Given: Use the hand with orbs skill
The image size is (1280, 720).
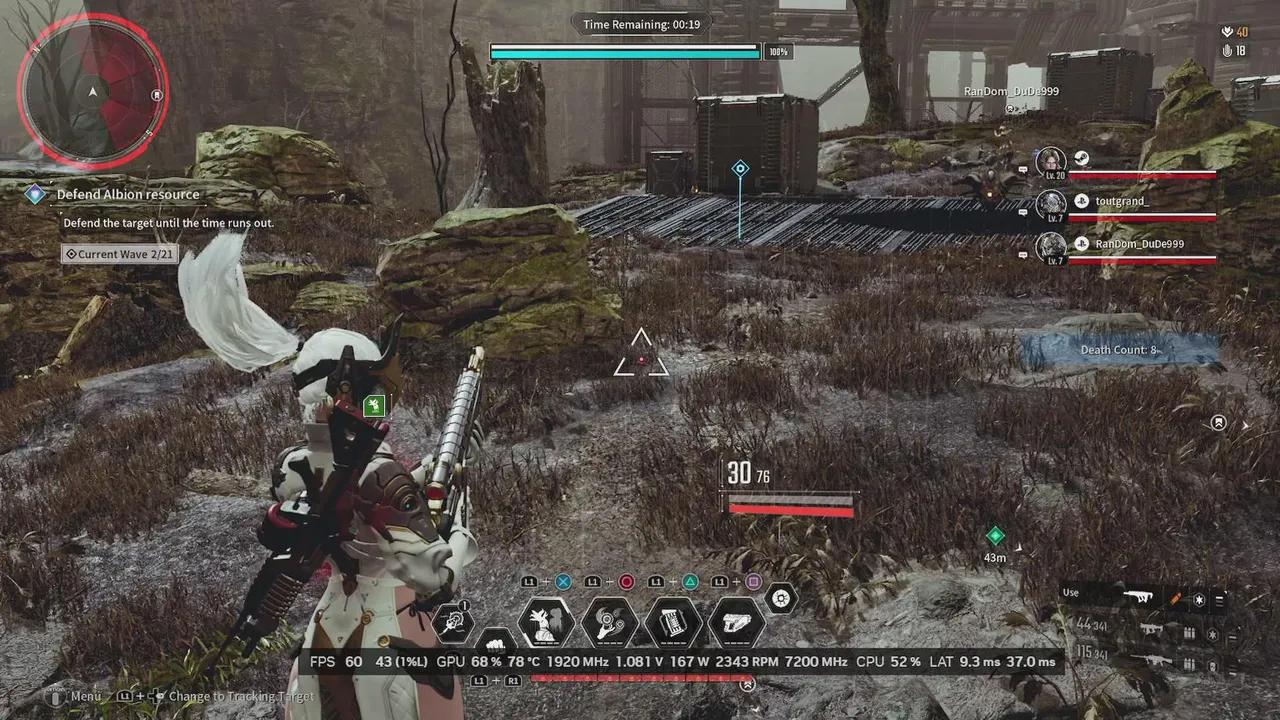Looking at the screenshot, I should tap(610, 622).
